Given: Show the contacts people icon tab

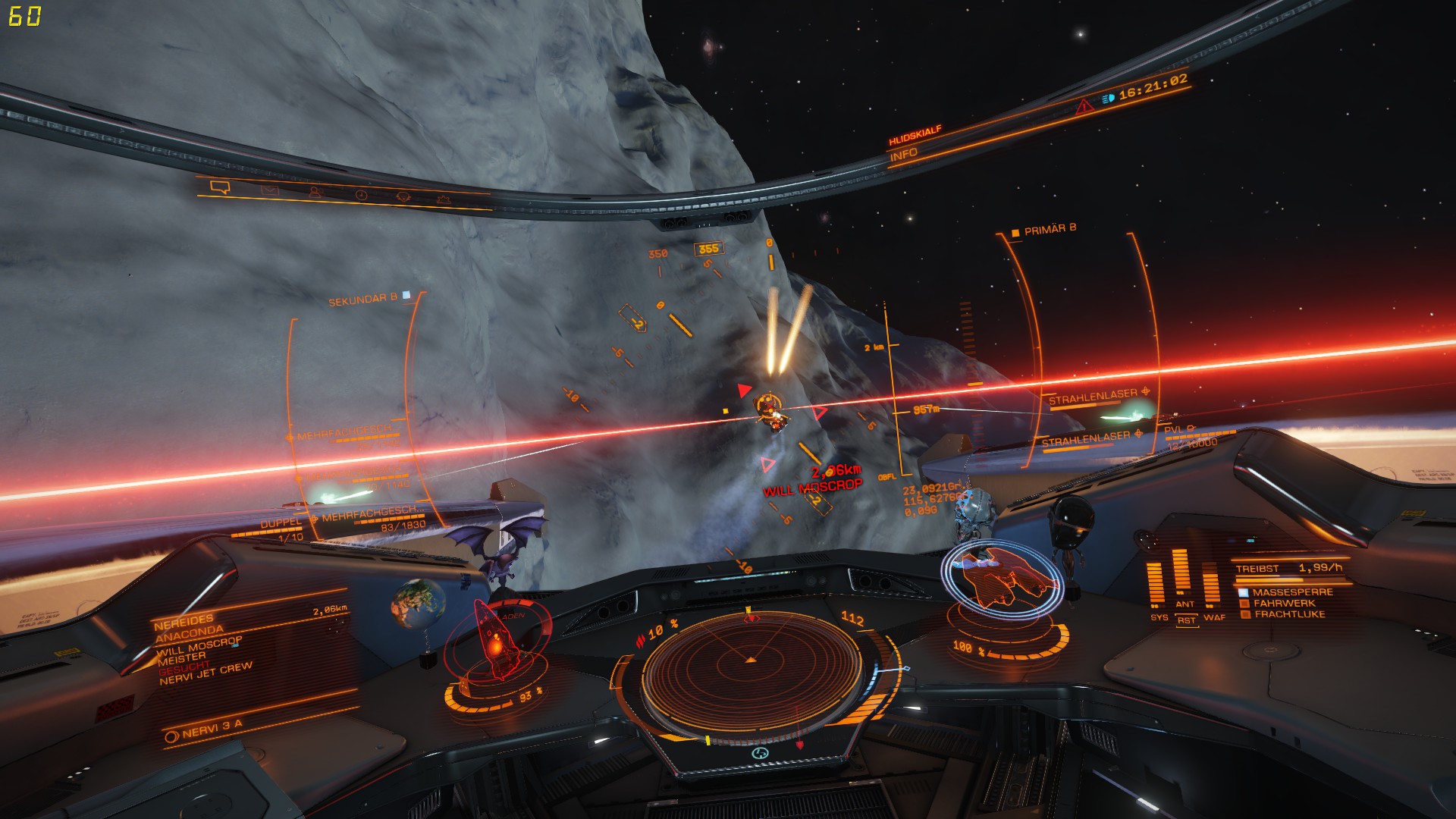Looking at the screenshot, I should click(315, 192).
